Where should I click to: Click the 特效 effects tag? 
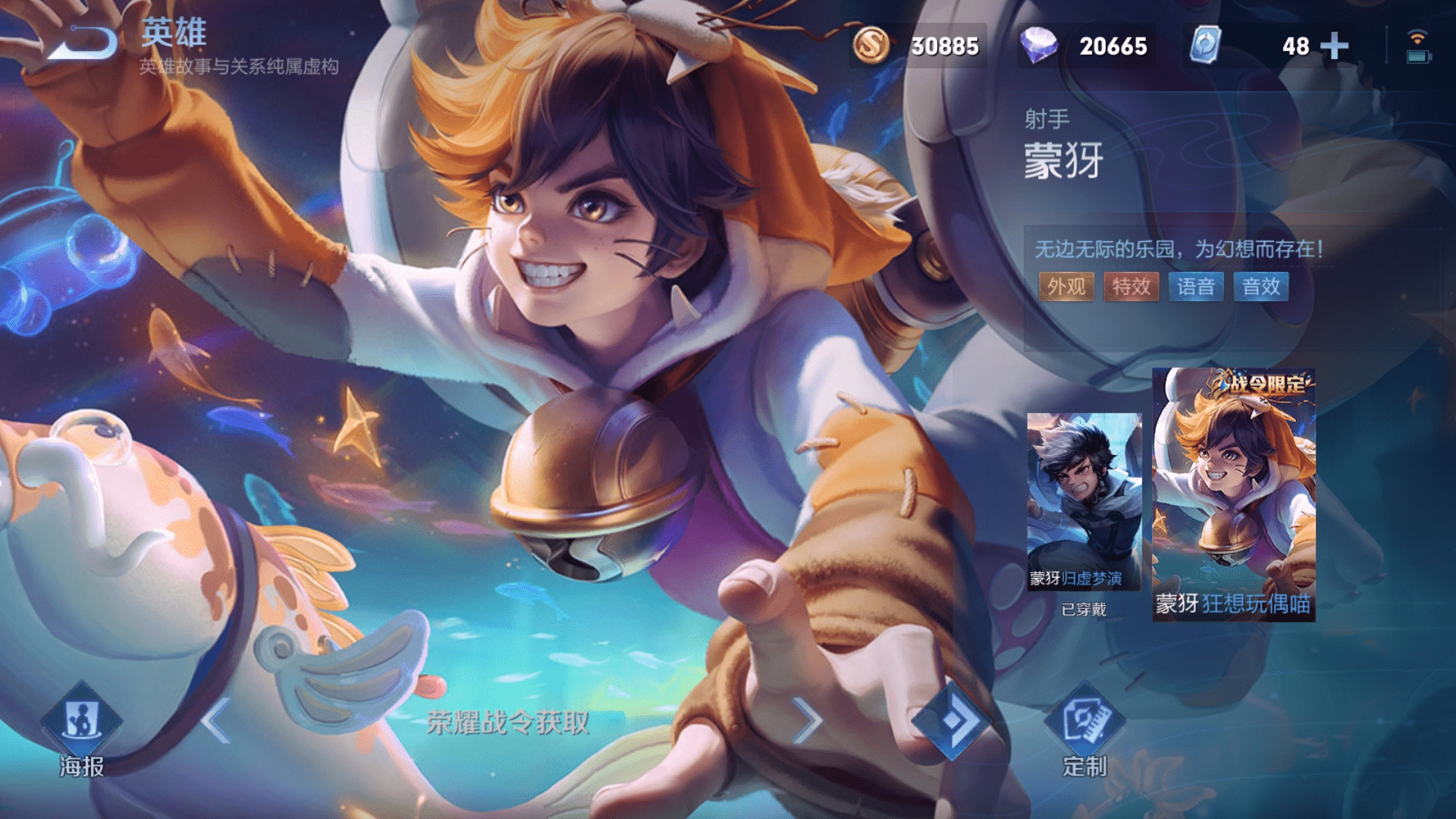(1131, 287)
